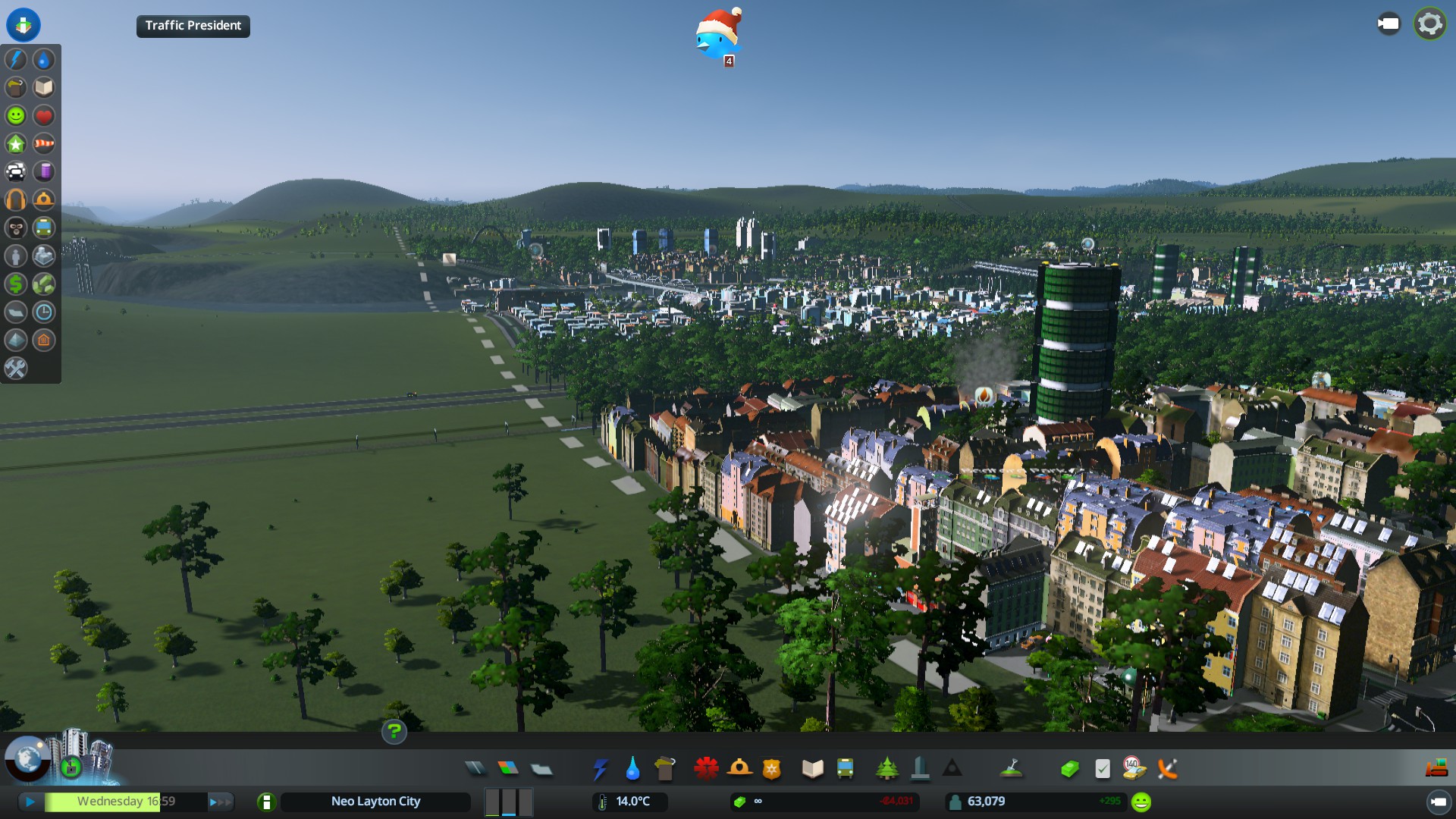1456x819 pixels.
Task: Toggle the play/pause simulation button
Action: click(x=30, y=802)
